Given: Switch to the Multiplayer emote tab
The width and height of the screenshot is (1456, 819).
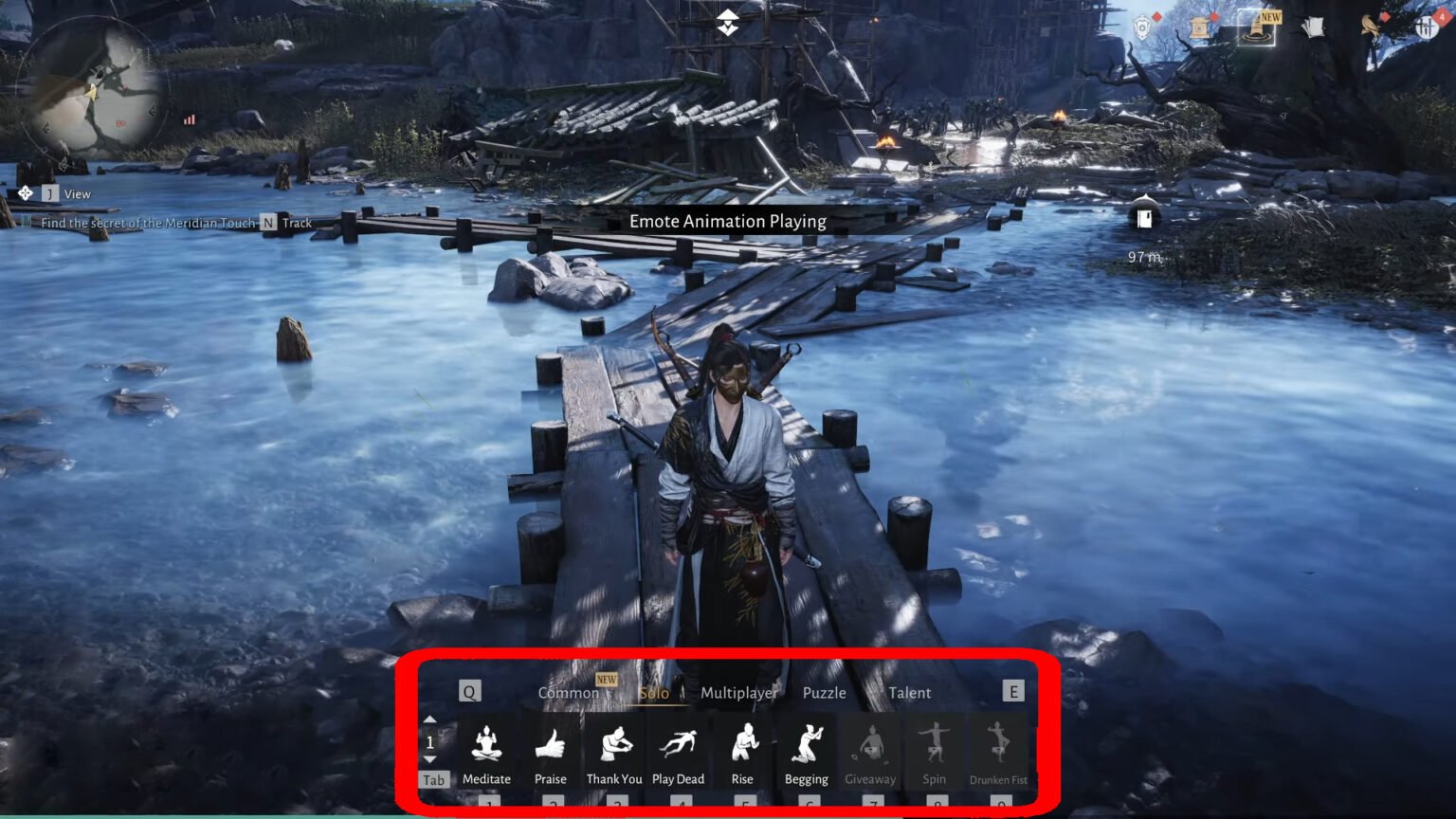Looking at the screenshot, I should [738, 693].
